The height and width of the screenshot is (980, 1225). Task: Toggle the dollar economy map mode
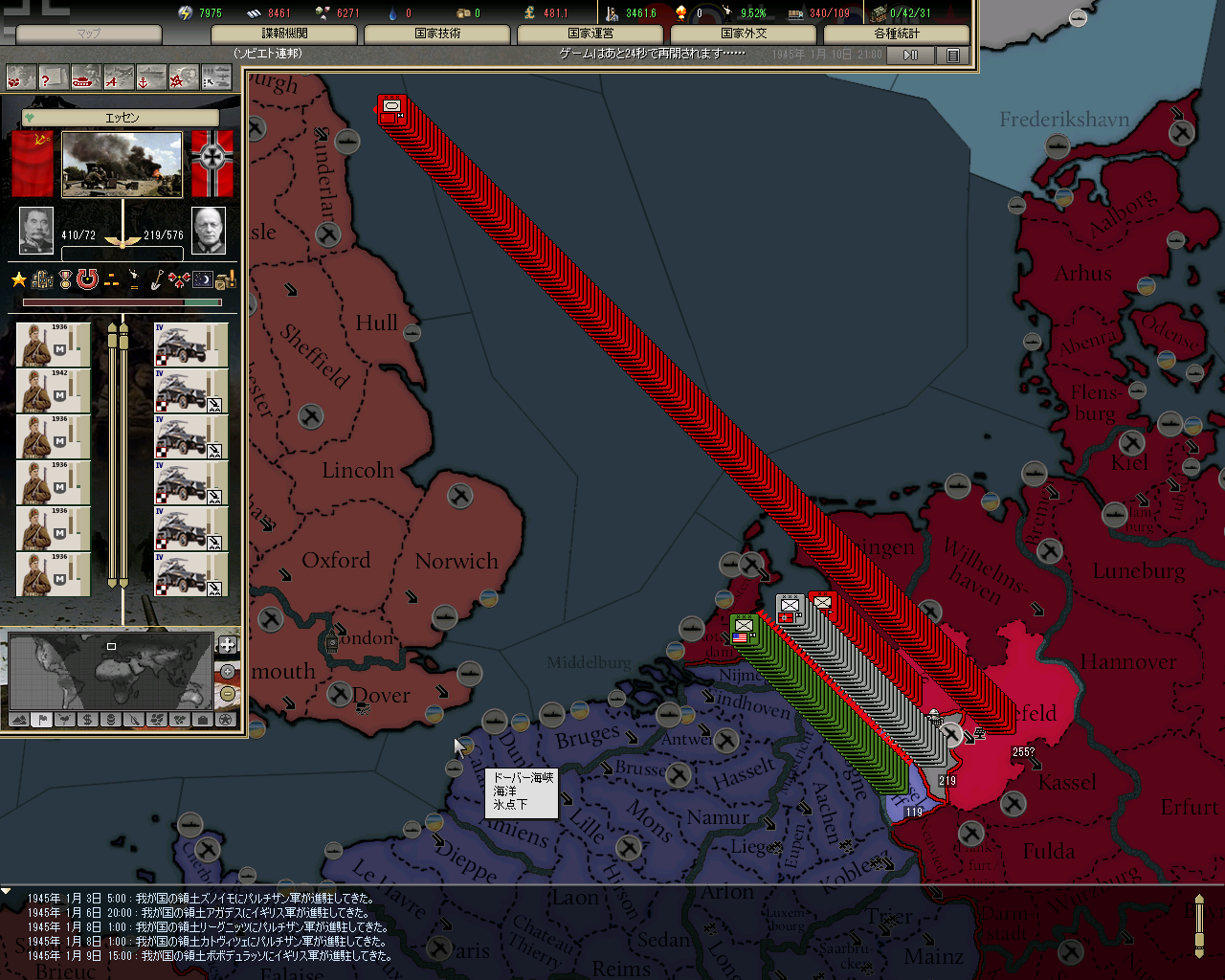87,720
